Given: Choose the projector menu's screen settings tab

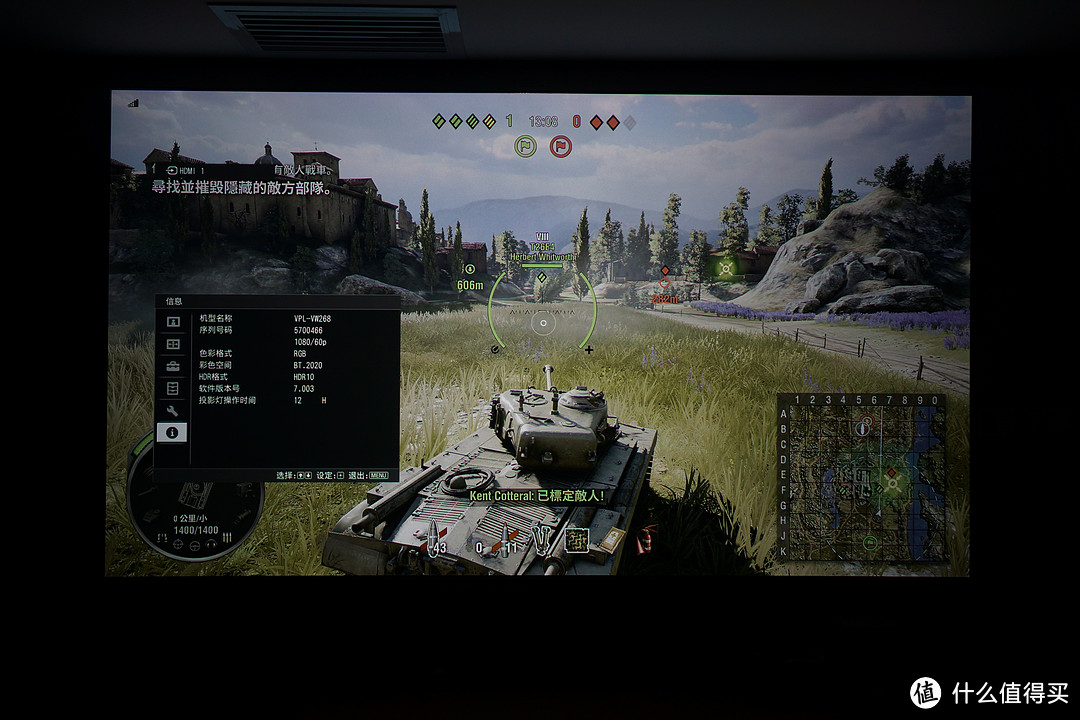Looking at the screenshot, I should (x=173, y=344).
